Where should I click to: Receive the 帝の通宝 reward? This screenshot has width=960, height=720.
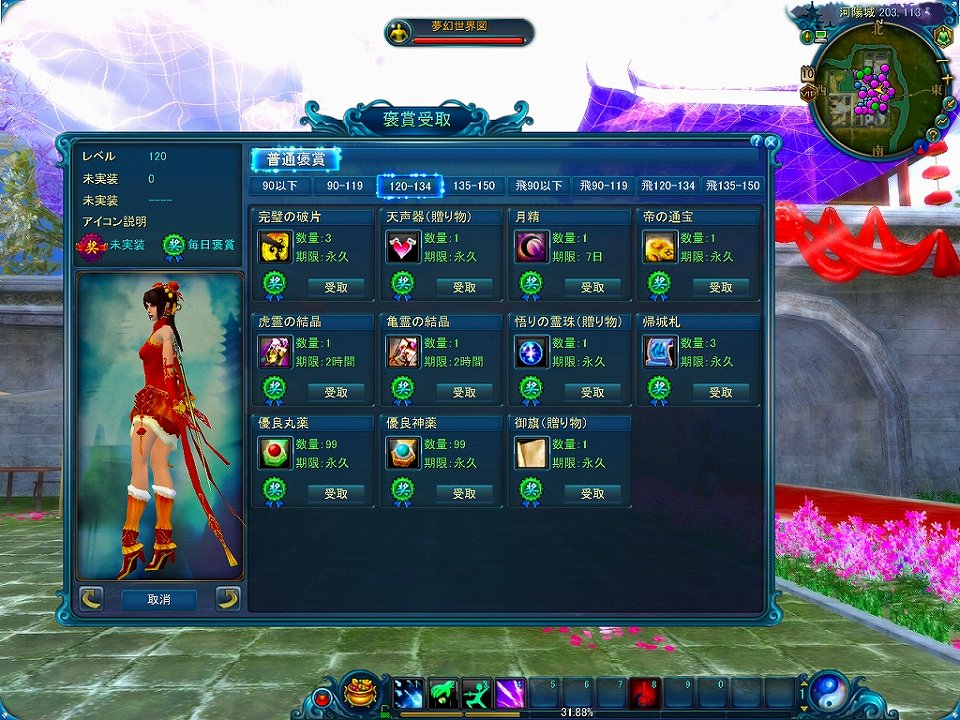pyautogui.click(x=721, y=287)
